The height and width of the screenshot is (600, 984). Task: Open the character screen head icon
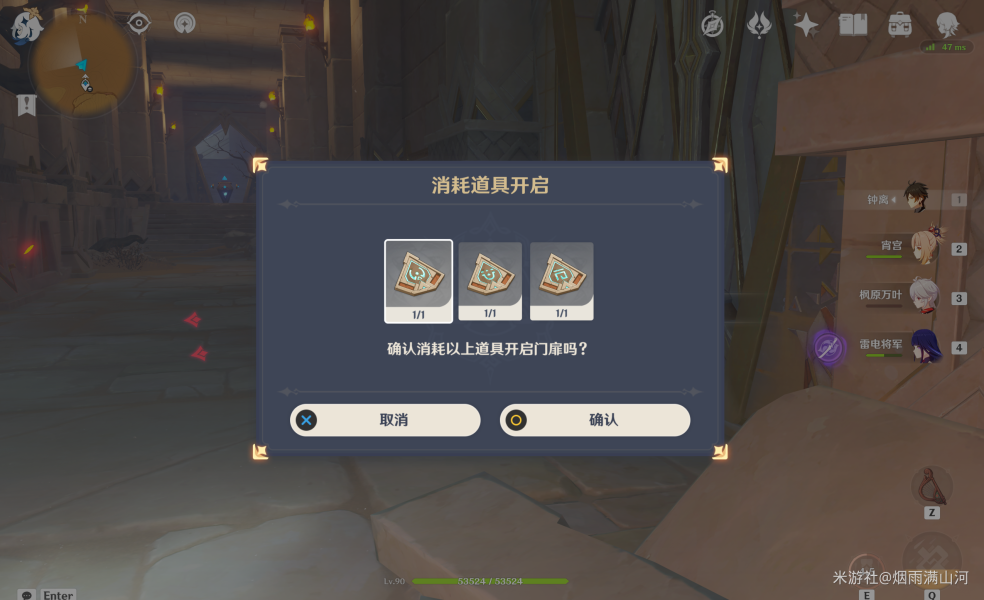(946, 25)
